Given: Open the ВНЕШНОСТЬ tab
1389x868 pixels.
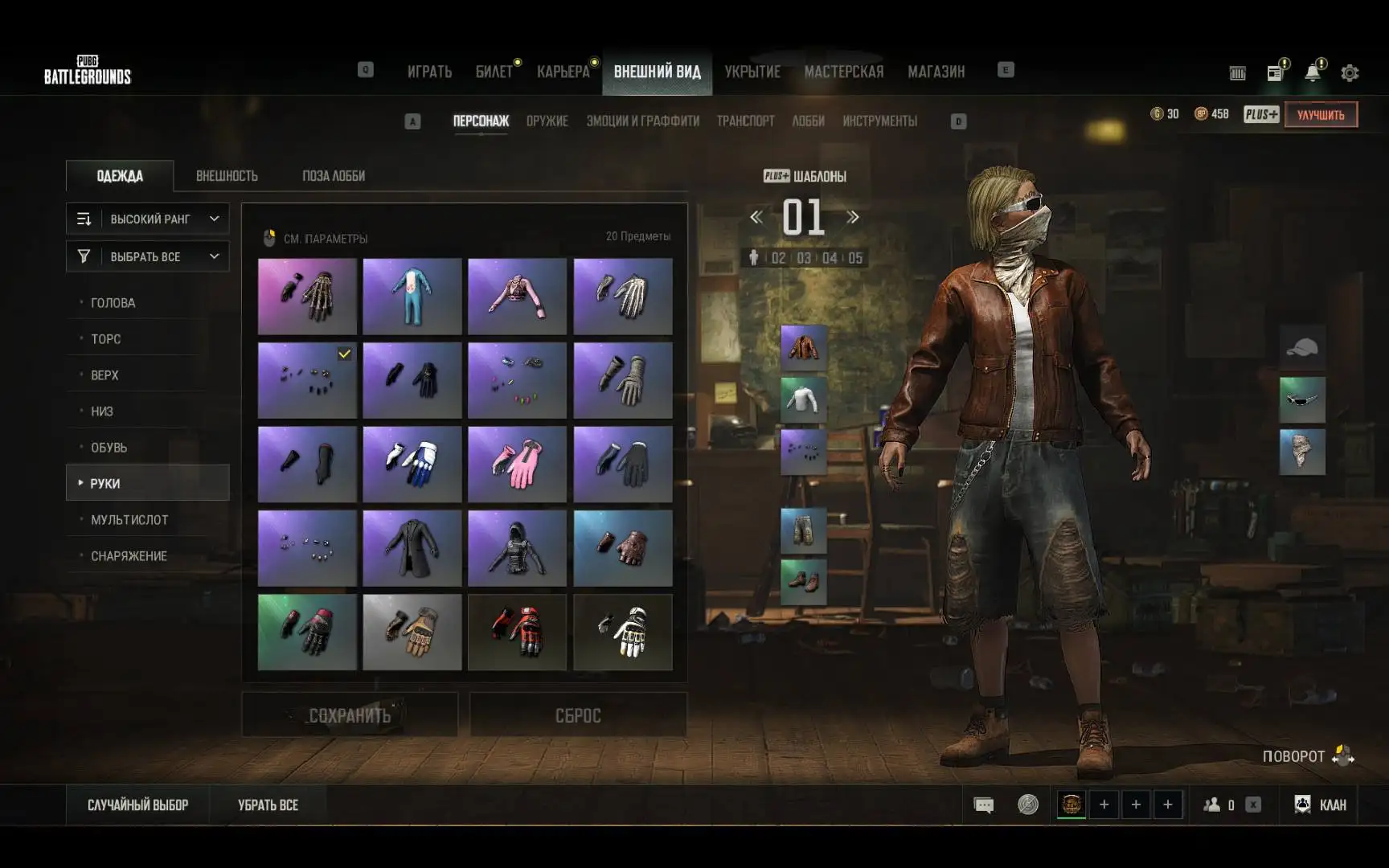Looking at the screenshot, I should pyautogui.click(x=227, y=176).
